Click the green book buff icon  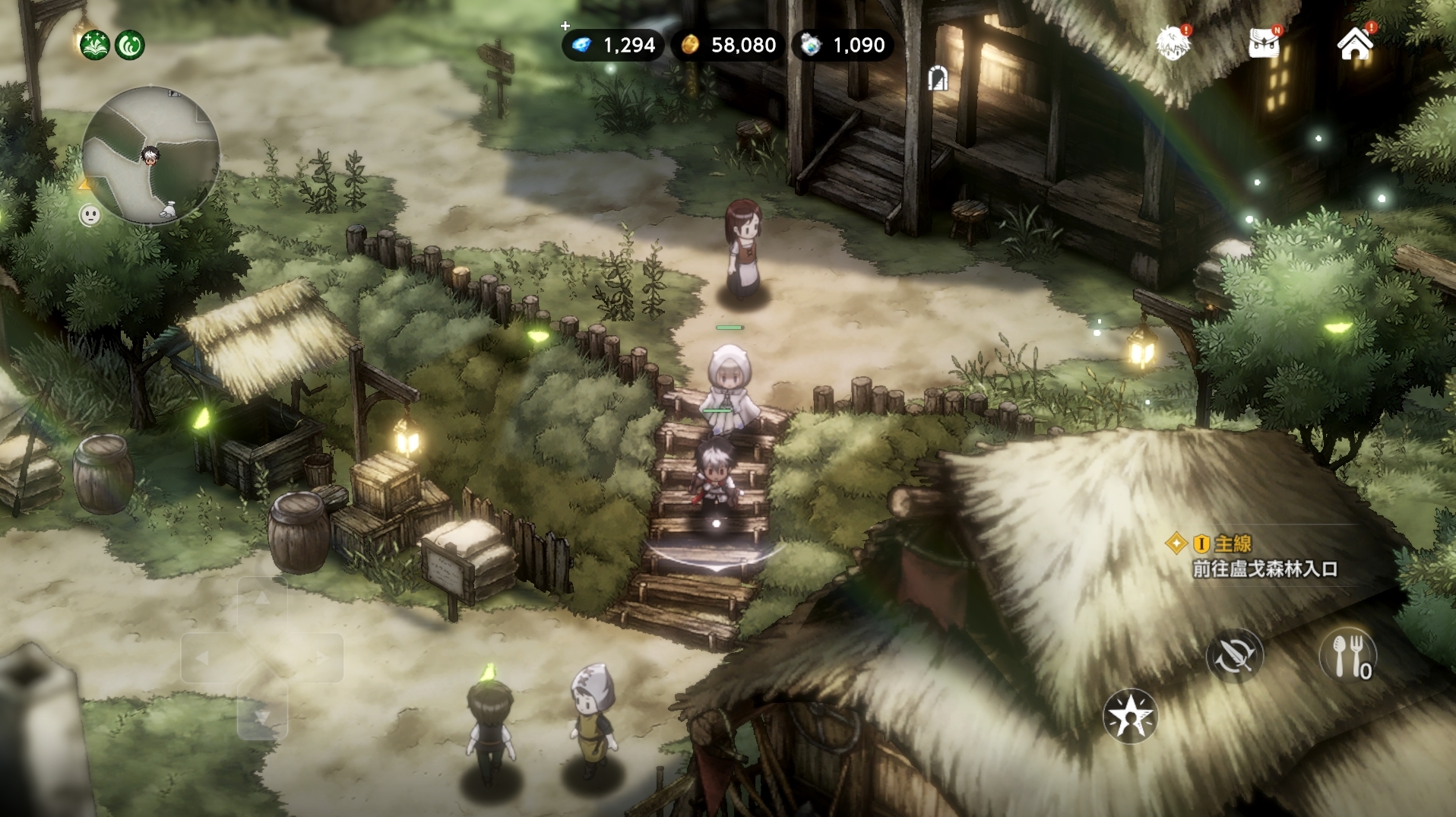point(95,46)
